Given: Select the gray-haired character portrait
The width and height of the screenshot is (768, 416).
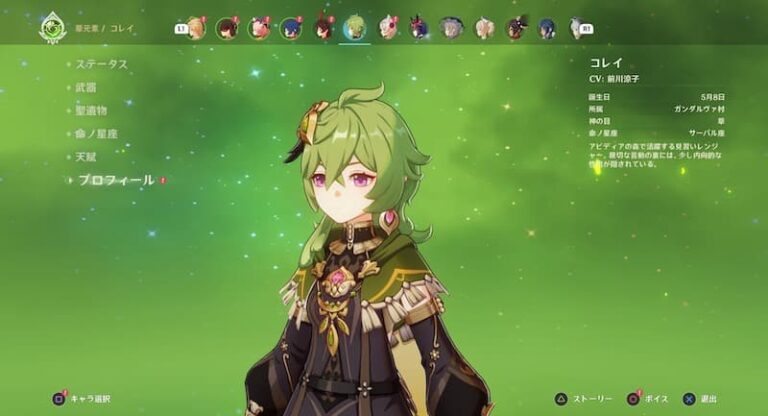Looking at the screenshot, I should pyautogui.click(x=451, y=28).
